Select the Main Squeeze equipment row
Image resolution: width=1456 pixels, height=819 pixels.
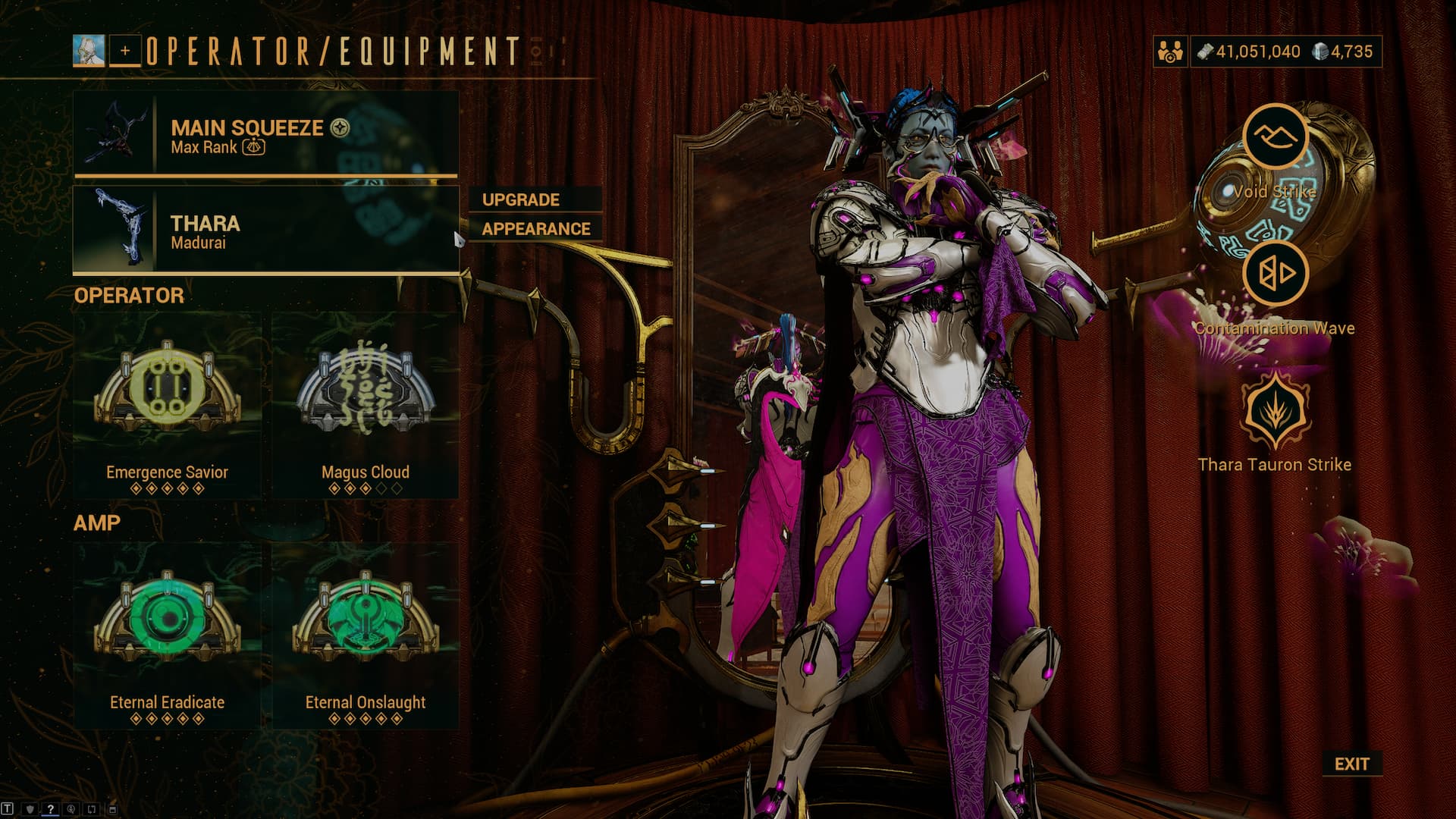click(266, 134)
